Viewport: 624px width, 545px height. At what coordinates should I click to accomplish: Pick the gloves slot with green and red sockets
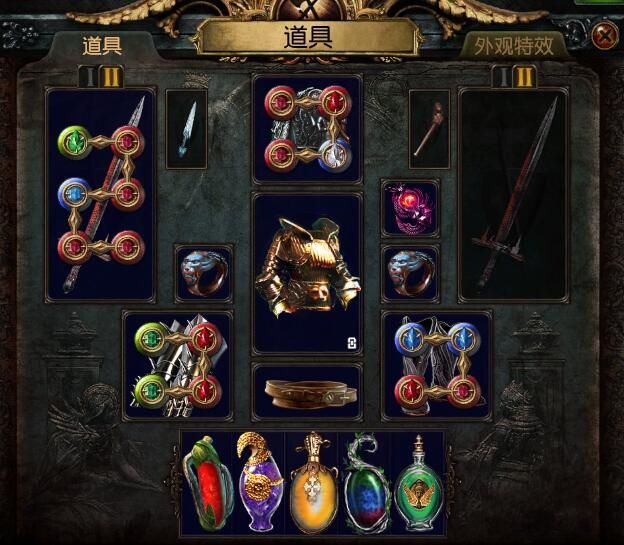(177, 365)
